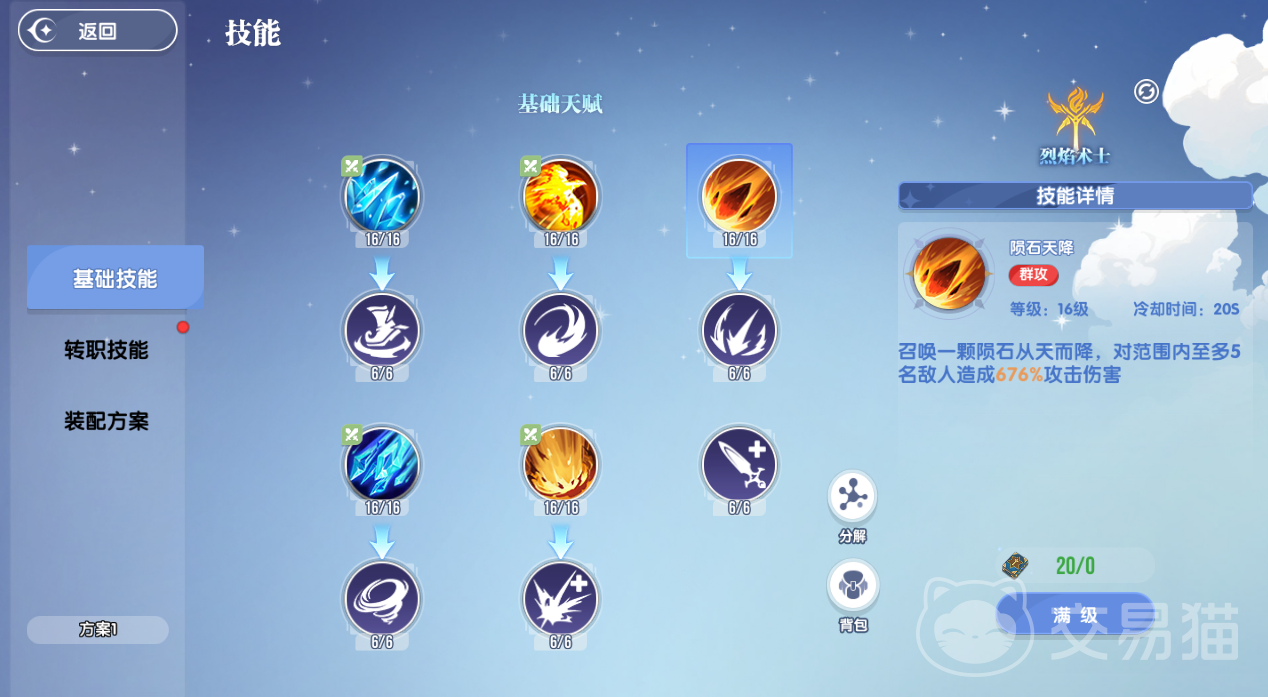
Task: Select the blue ice shard skill icon
Action: tap(382, 195)
